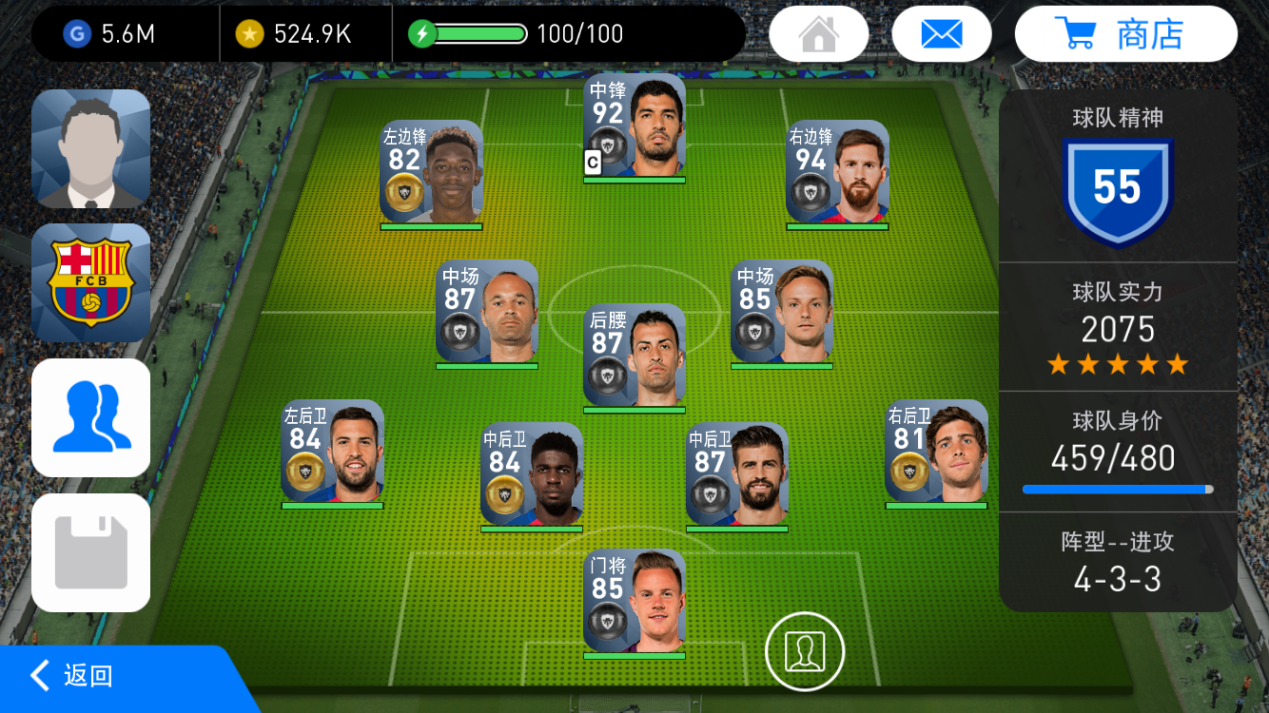Pick the 中场 85 midfielder card
1269x713 pixels.
781,313
